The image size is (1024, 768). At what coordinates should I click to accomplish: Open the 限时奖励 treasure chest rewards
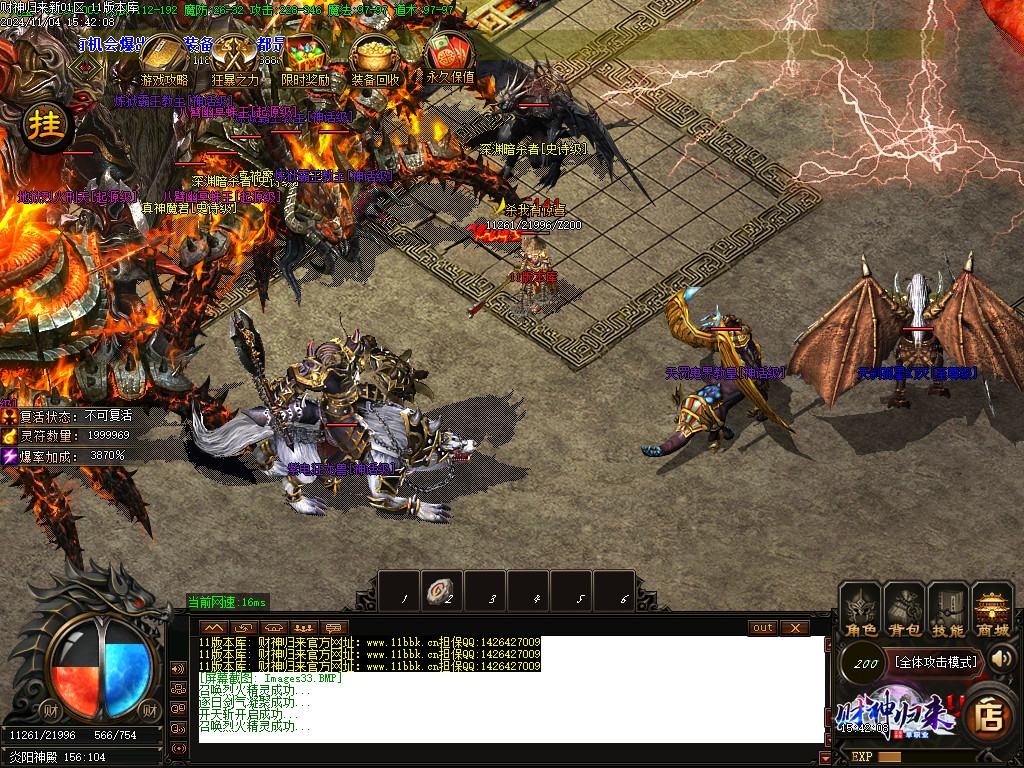(x=305, y=60)
